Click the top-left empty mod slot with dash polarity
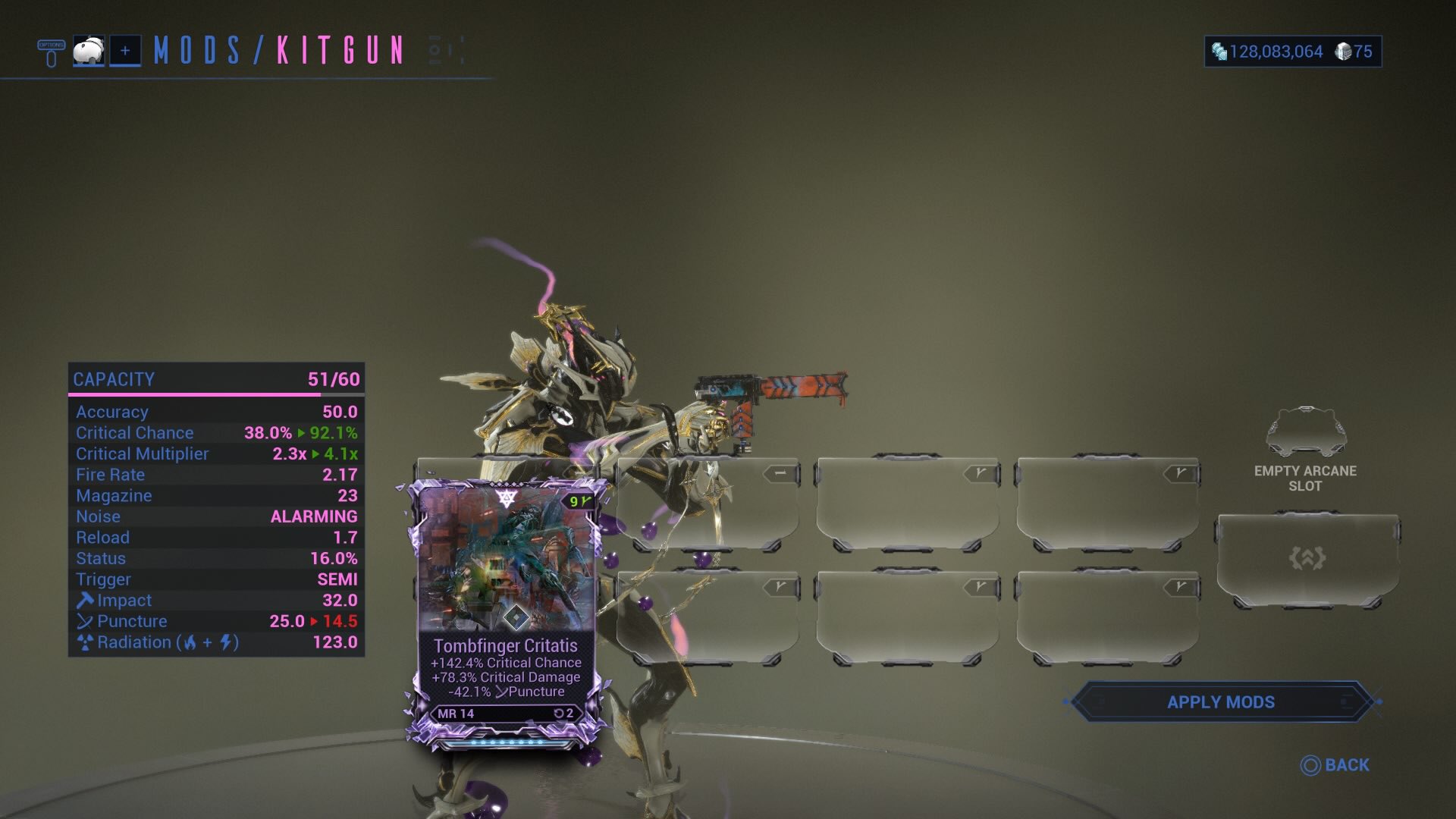This screenshot has height=819, width=1456. pos(713,504)
